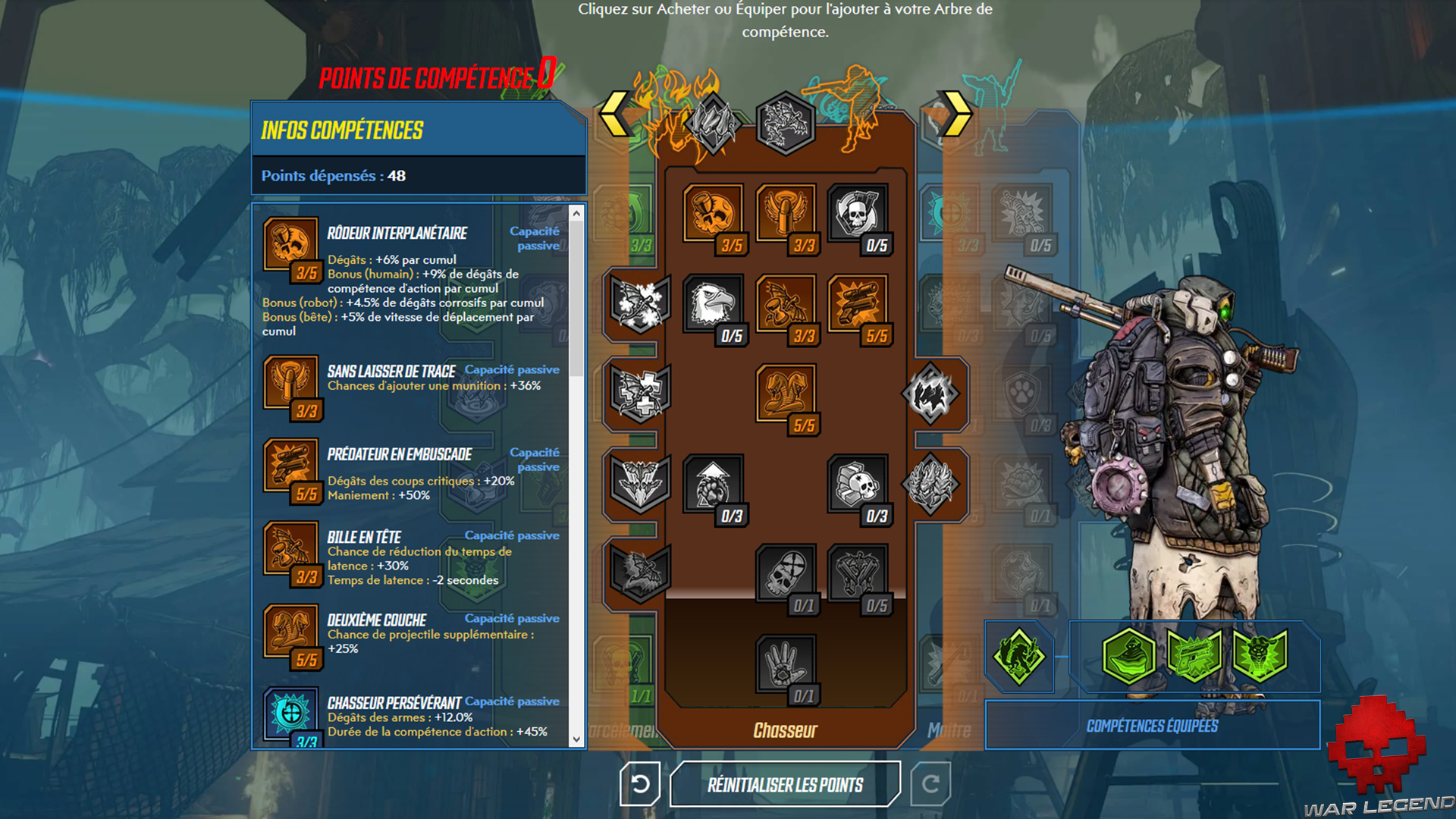Image resolution: width=1456 pixels, height=819 pixels.
Task: Select the Rôdeur Interplanétaire skull skill
Action: pyautogui.click(x=713, y=216)
